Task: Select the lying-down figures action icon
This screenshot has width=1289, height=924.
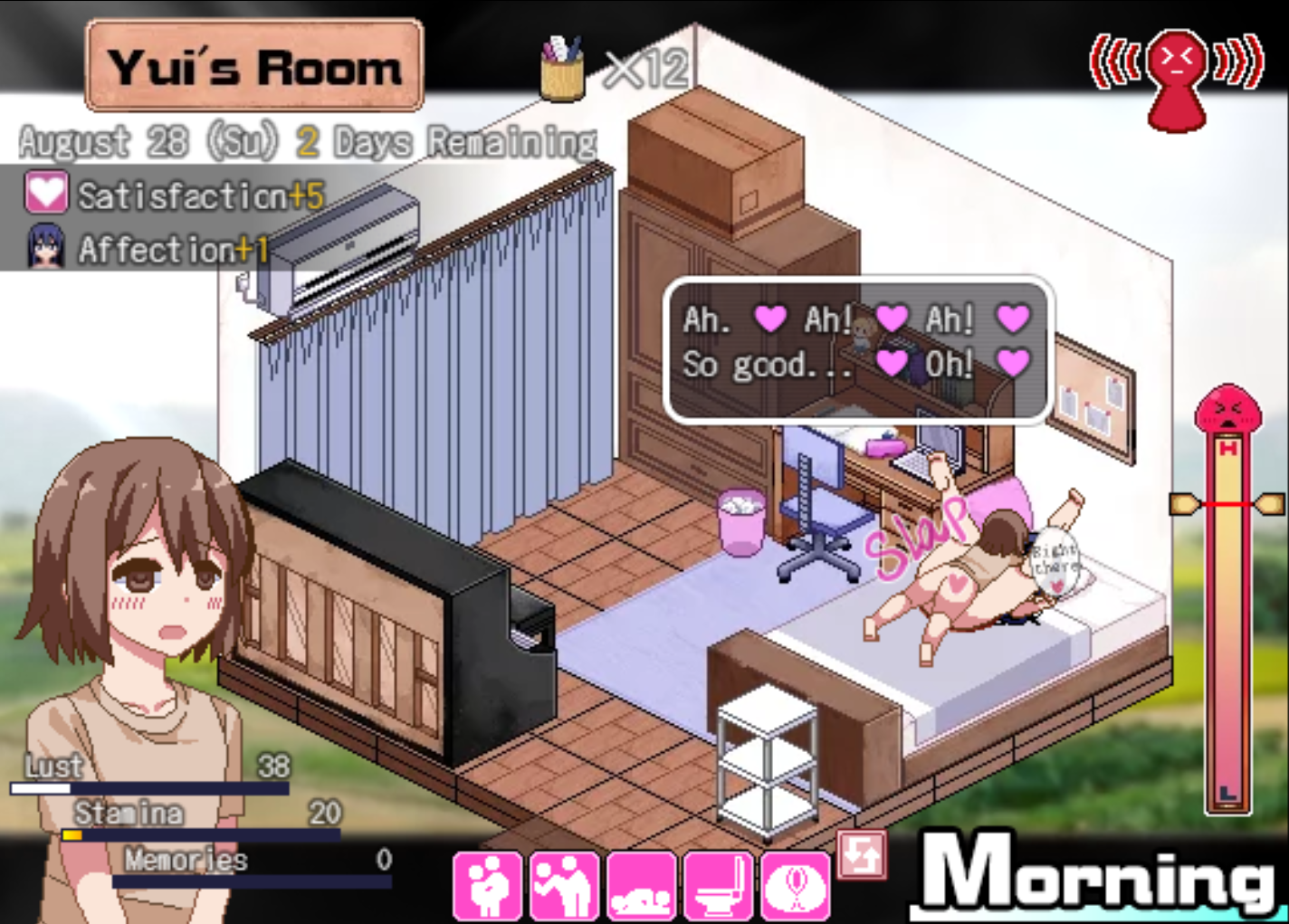Action: coord(641,886)
